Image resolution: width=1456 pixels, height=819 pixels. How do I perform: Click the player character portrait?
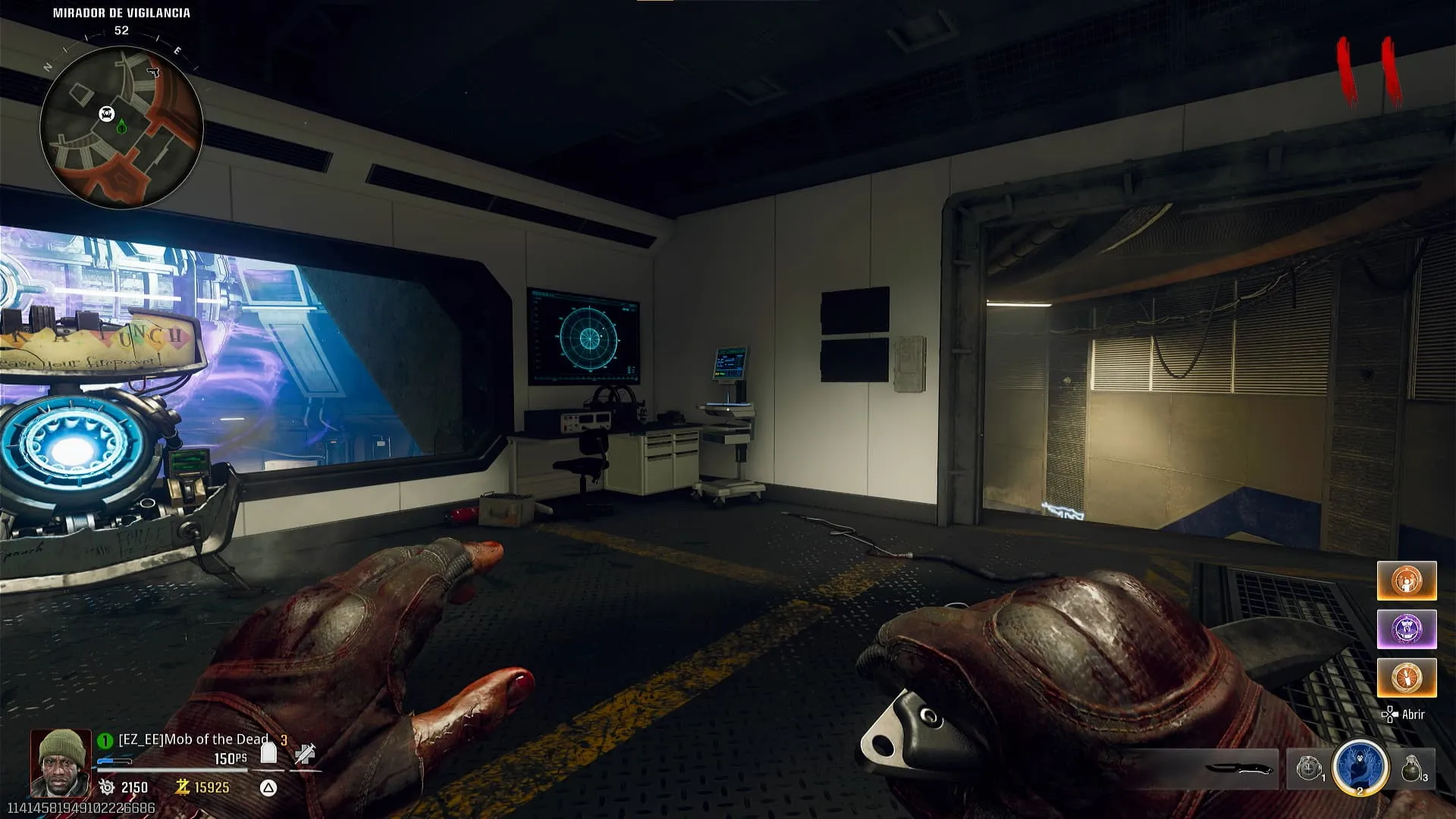coord(61,761)
